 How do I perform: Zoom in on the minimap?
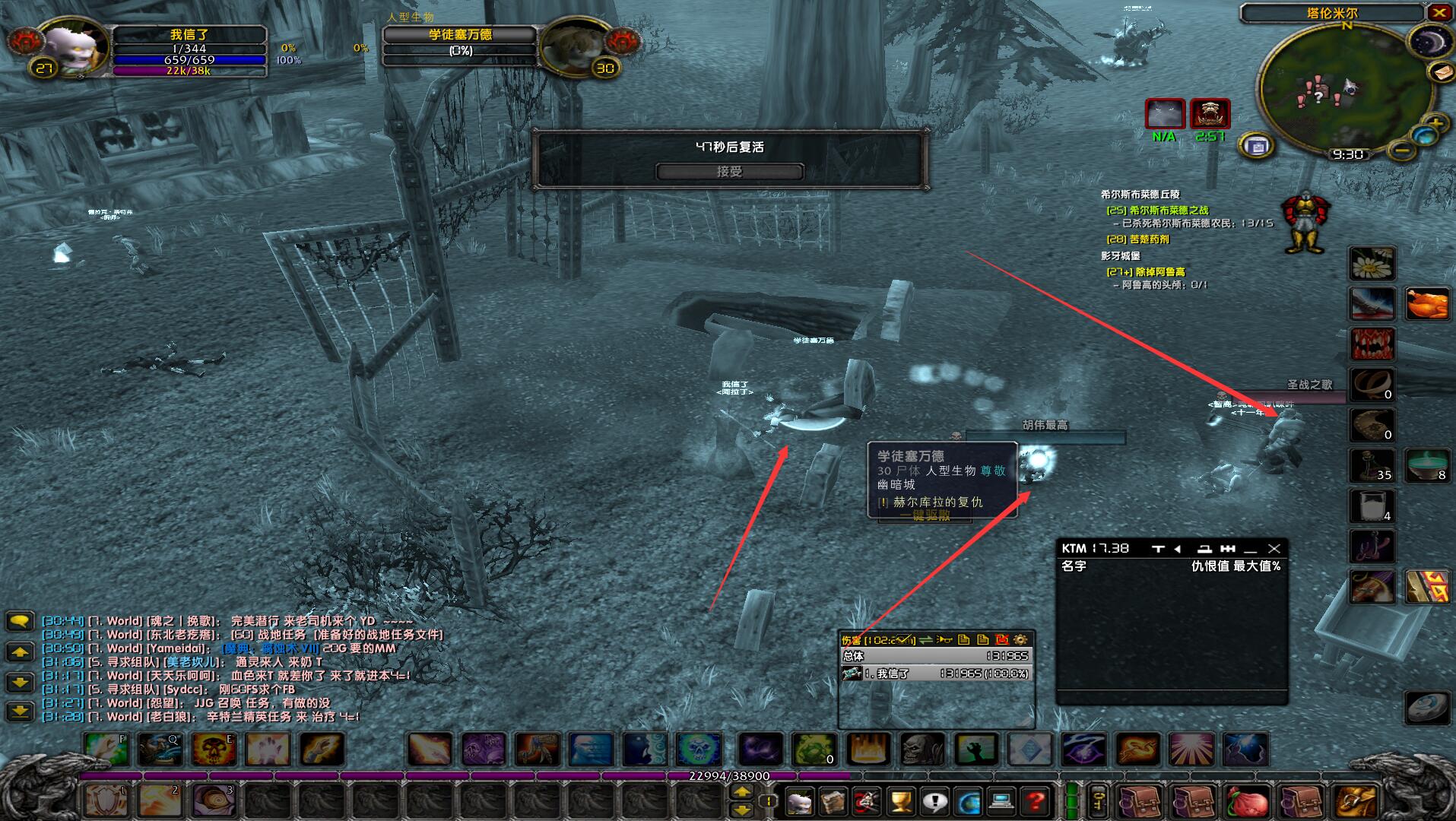pyautogui.click(x=1435, y=123)
